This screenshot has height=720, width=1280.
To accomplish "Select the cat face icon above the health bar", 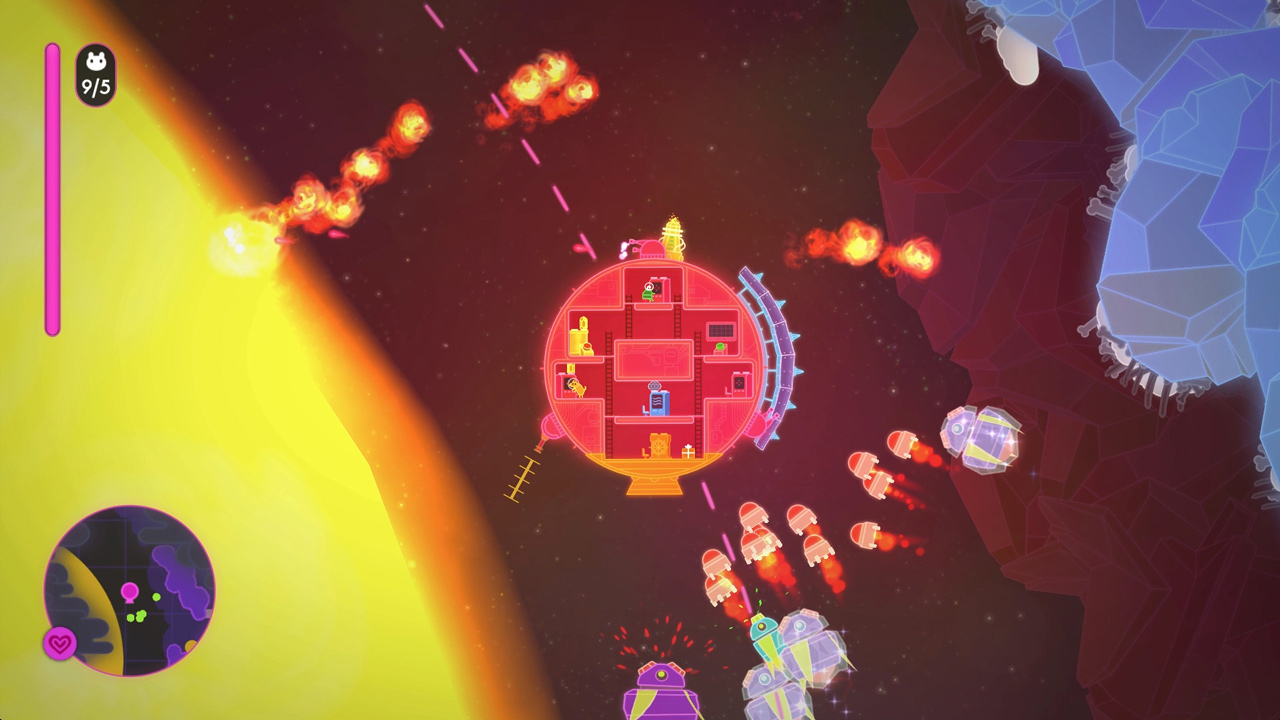I will [x=95, y=62].
